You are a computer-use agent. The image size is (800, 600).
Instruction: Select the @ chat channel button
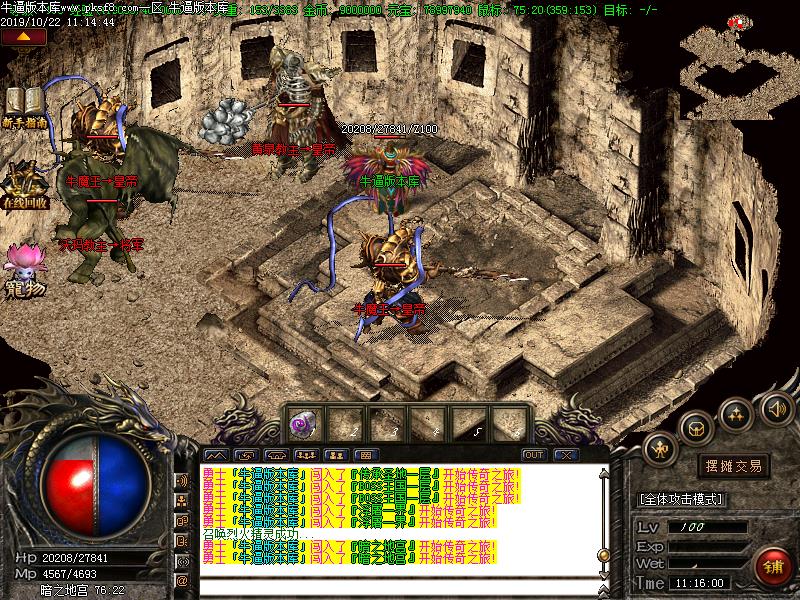click(x=183, y=581)
